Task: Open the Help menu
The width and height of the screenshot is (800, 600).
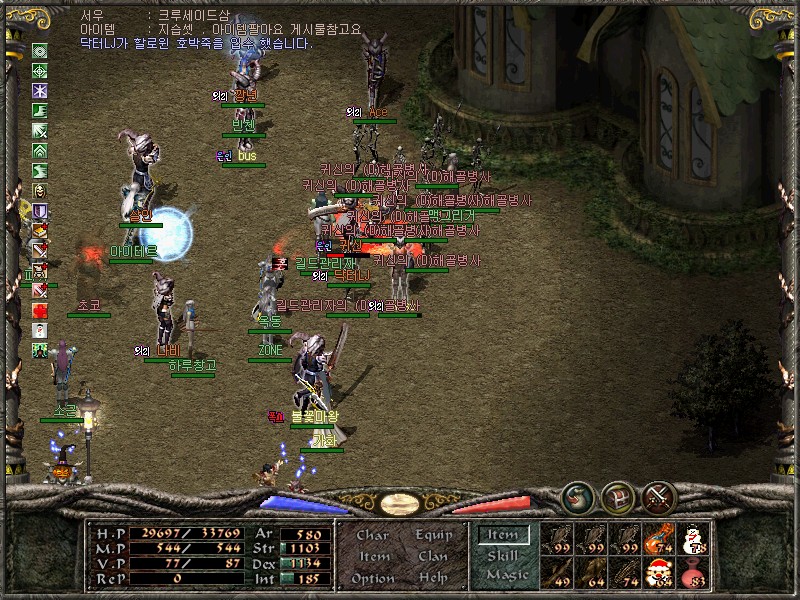Action: [432, 578]
